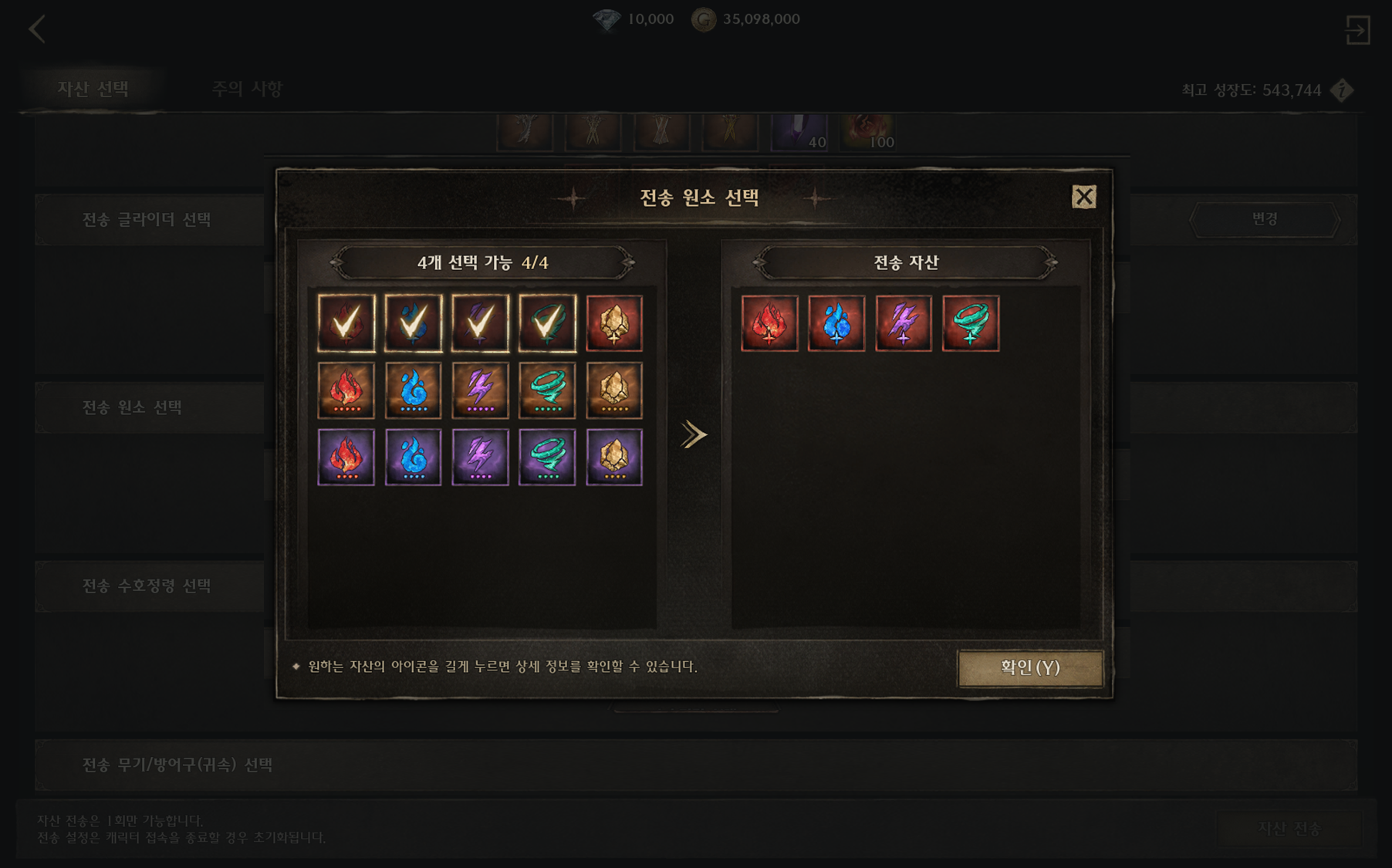Confirm selection with the 확인(Y) button
The height and width of the screenshot is (868, 1392).
coord(1029,667)
